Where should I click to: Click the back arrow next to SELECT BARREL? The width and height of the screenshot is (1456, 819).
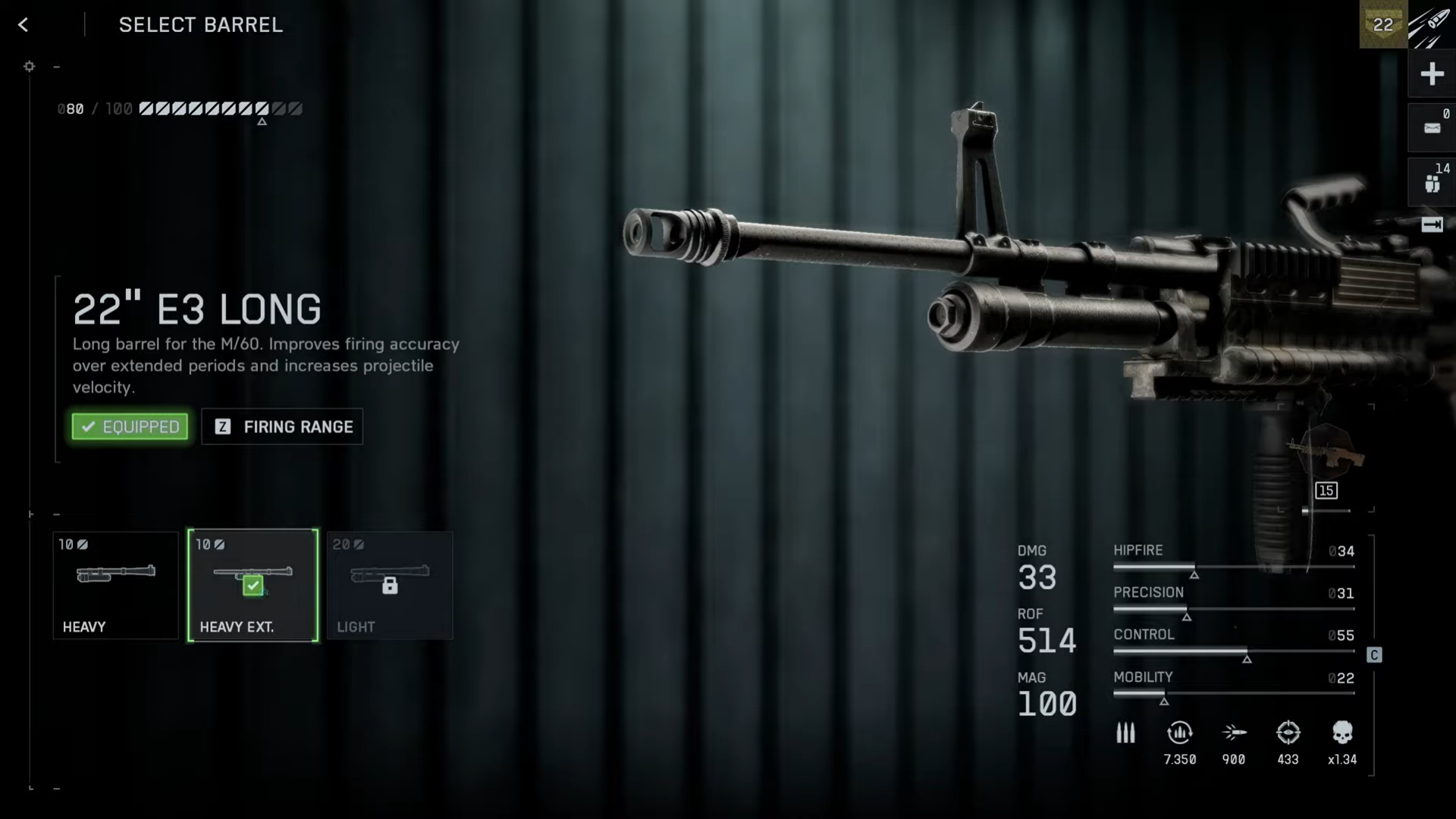24,25
